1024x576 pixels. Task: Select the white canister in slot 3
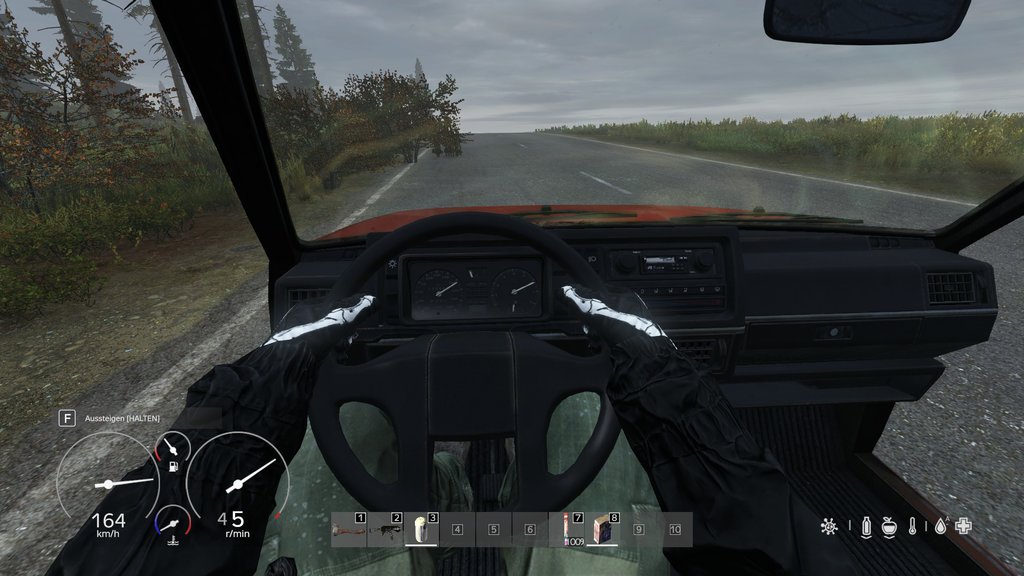click(x=422, y=529)
